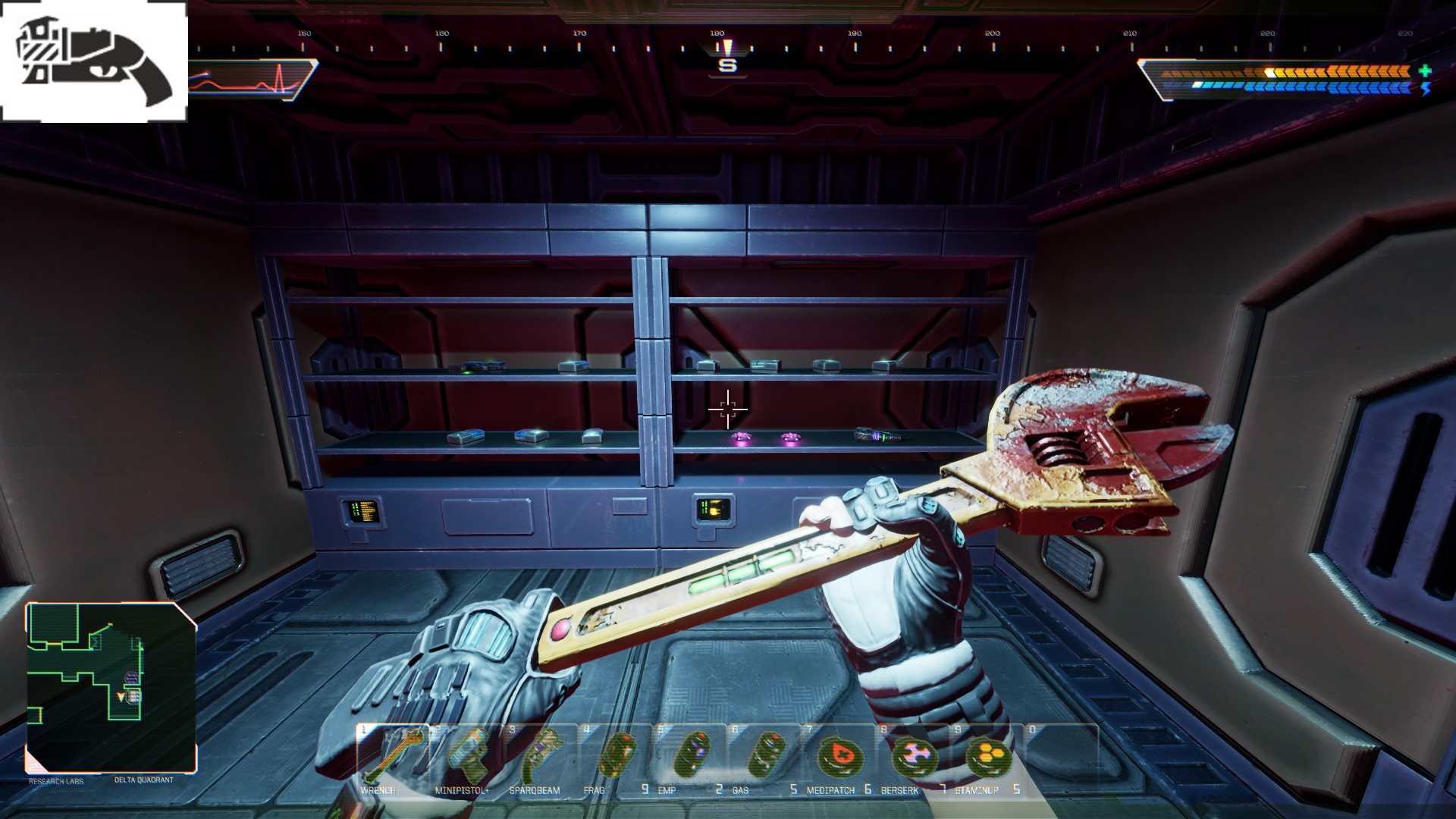1456x819 pixels.
Task: Pick the Gas grenade slot
Action: pos(763,757)
